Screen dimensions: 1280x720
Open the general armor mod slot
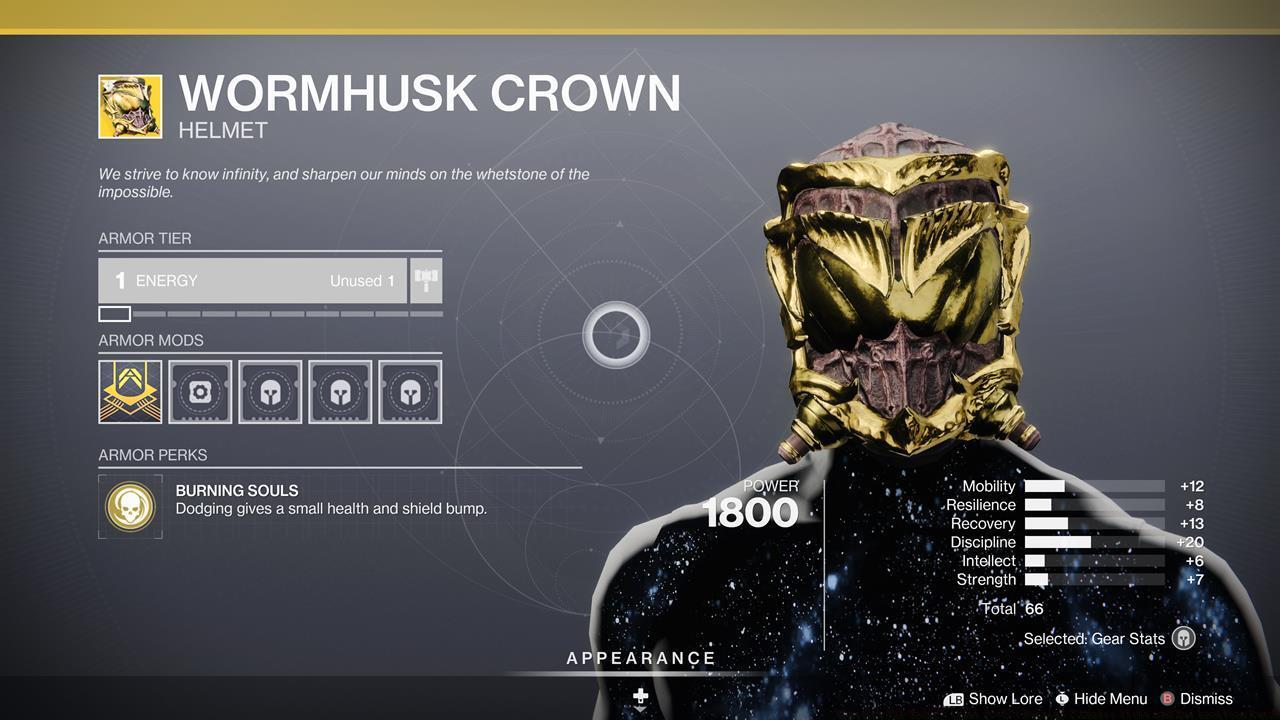point(199,391)
